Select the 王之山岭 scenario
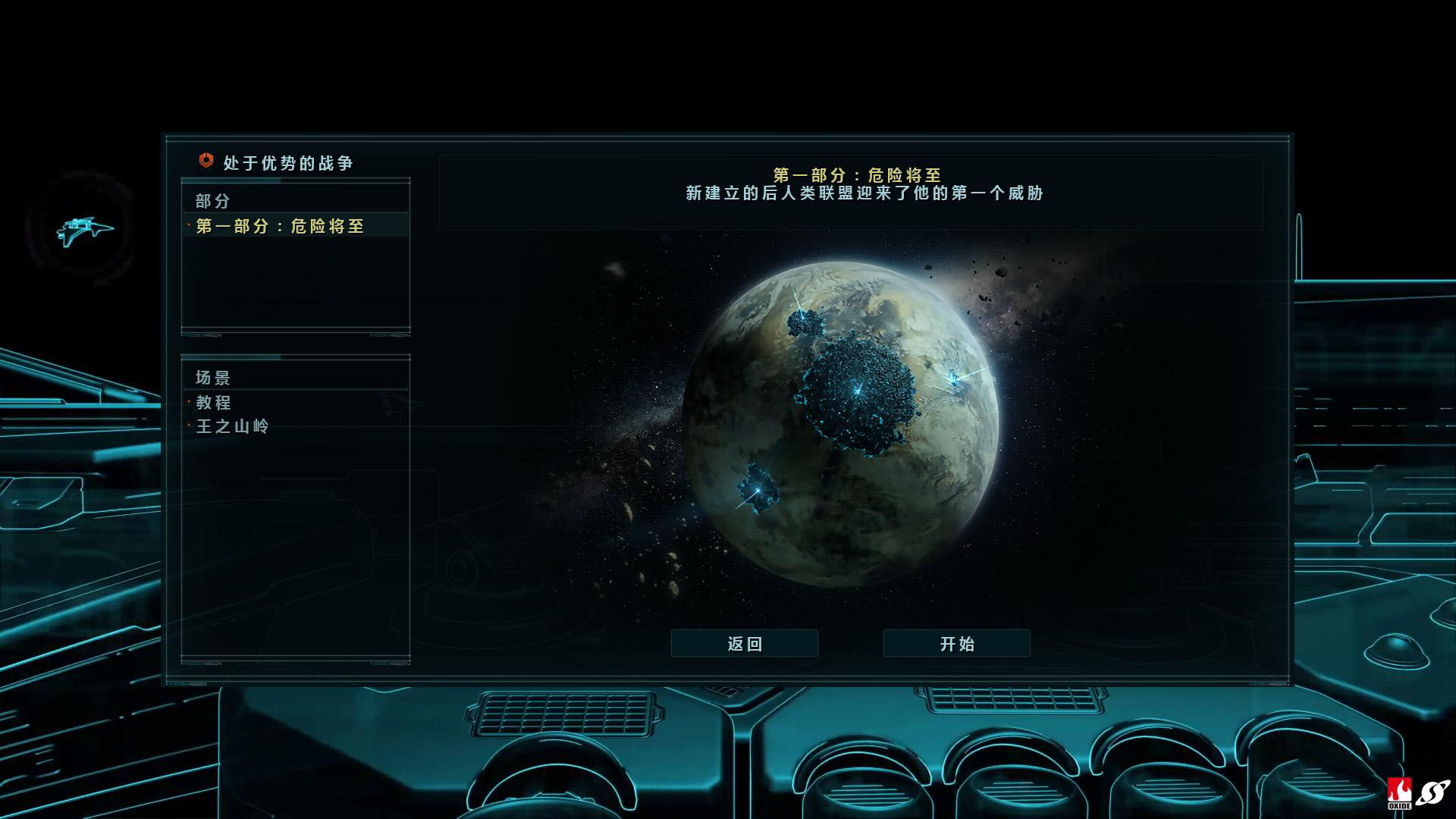 point(232,426)
